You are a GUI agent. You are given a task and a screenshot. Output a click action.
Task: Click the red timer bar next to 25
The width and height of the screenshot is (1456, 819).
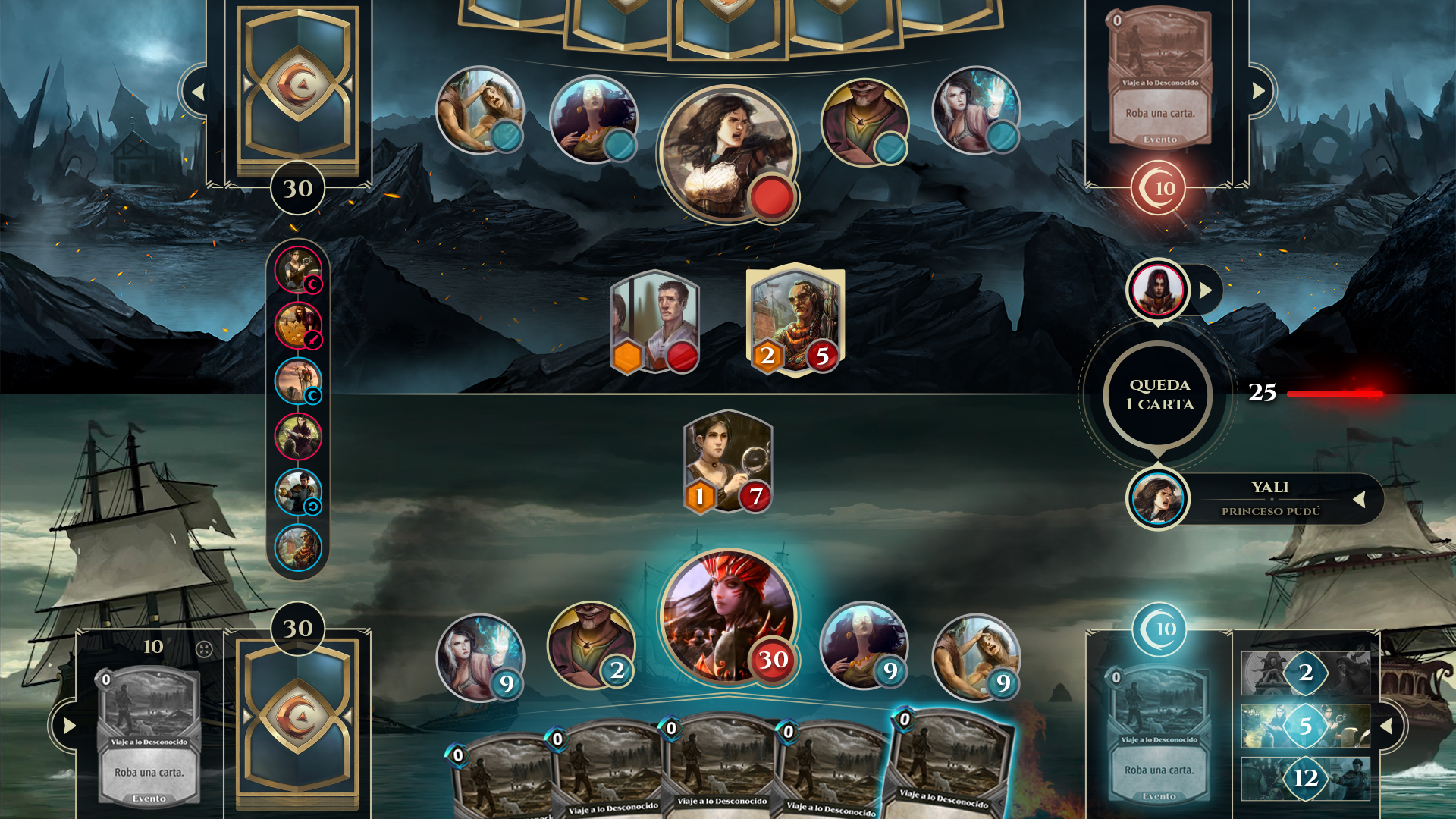point(1335,394)
